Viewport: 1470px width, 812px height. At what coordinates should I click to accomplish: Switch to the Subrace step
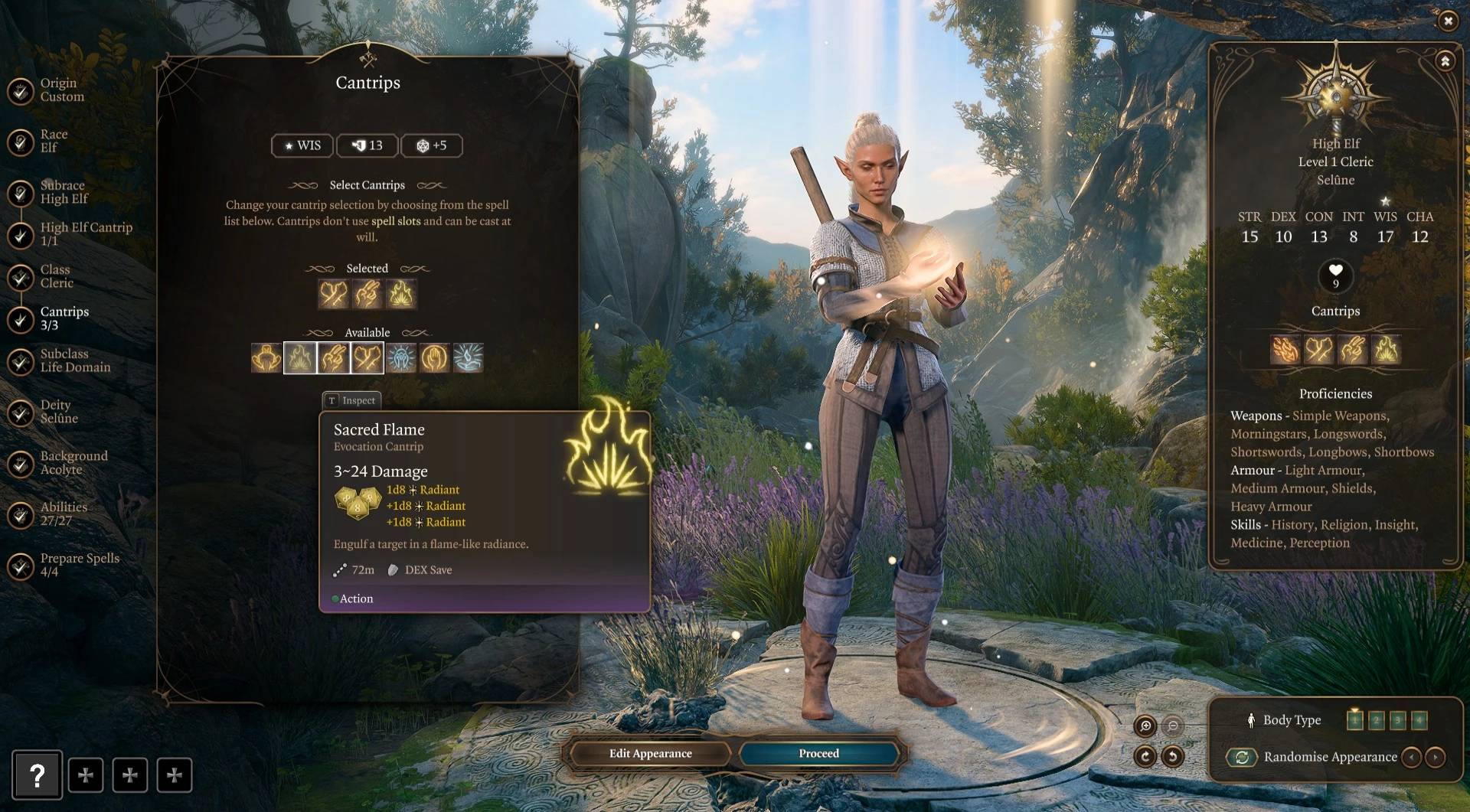pos(64,192)
